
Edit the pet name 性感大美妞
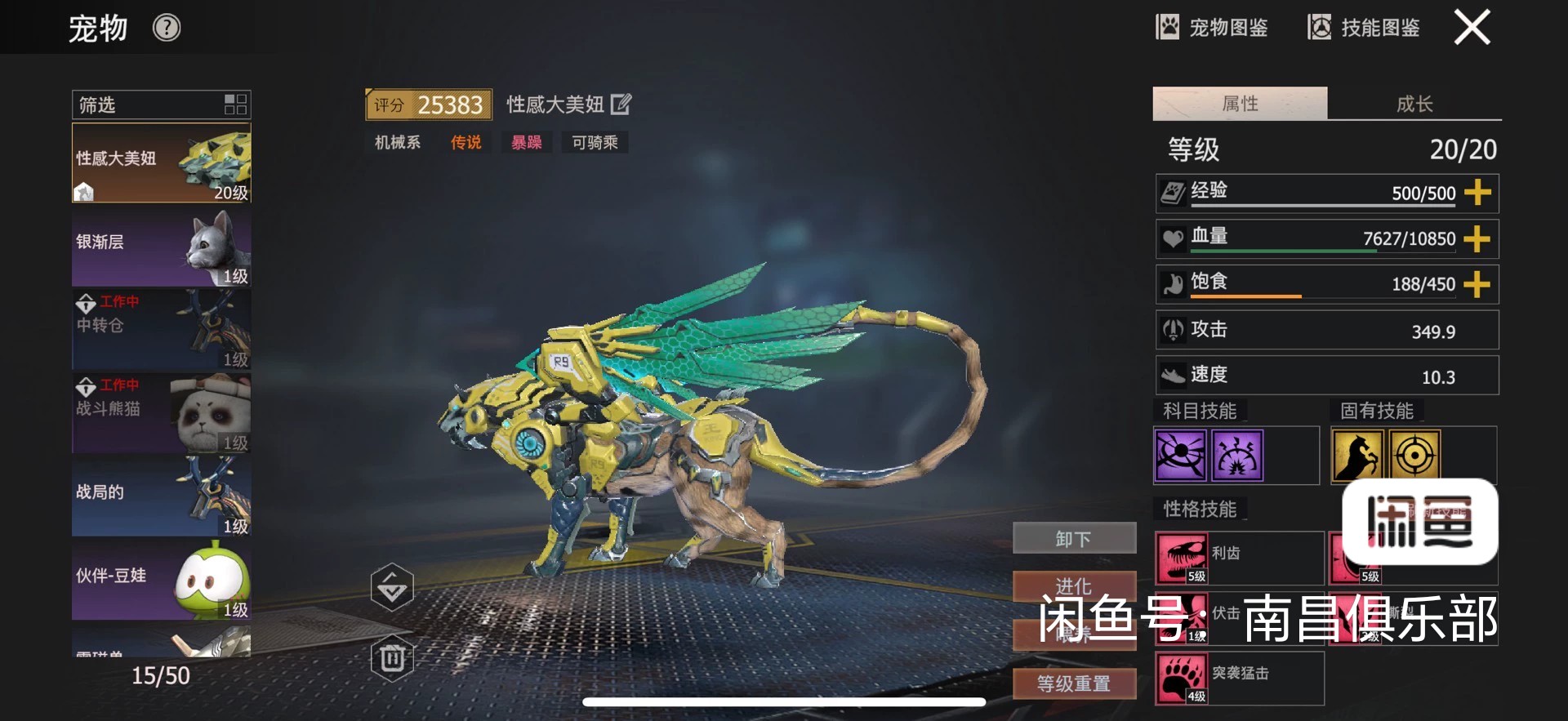621,105
